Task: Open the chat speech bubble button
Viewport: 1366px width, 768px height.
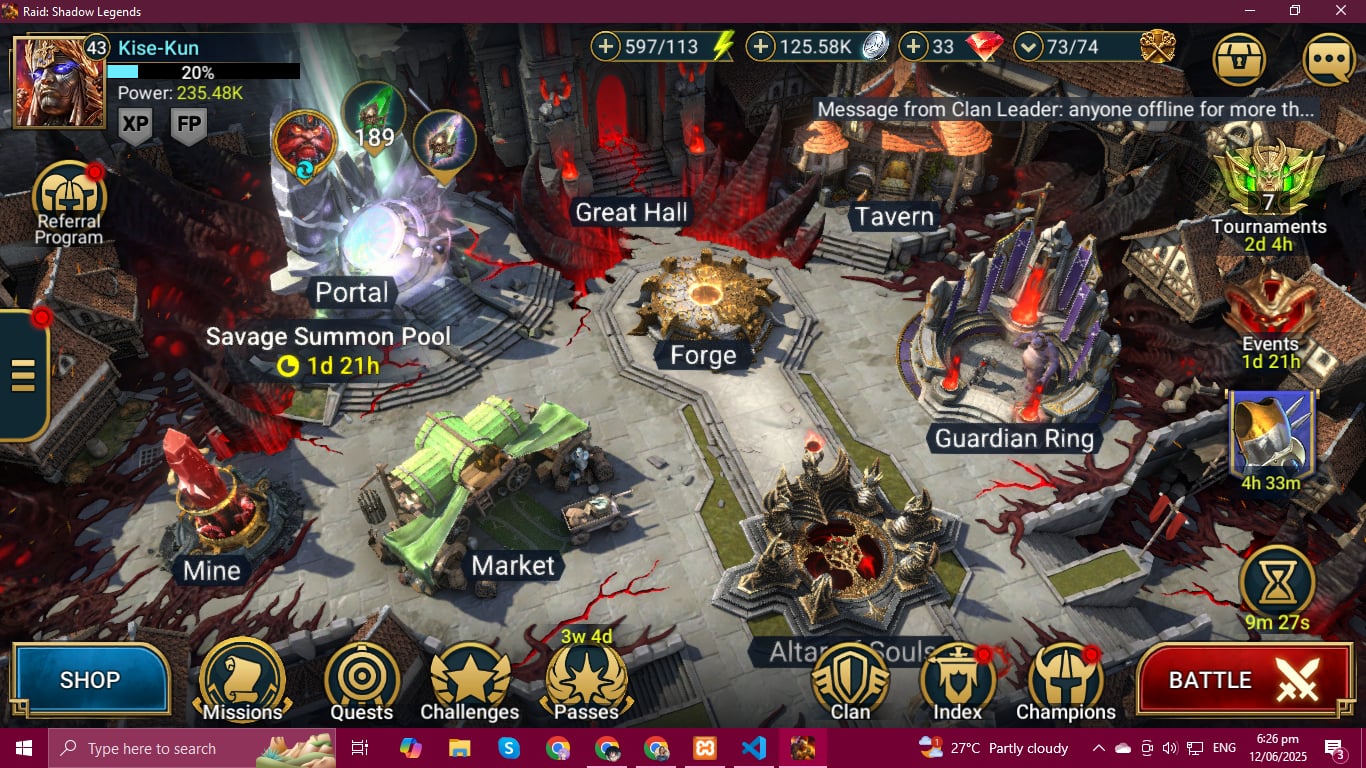Action: point(1328,59)
